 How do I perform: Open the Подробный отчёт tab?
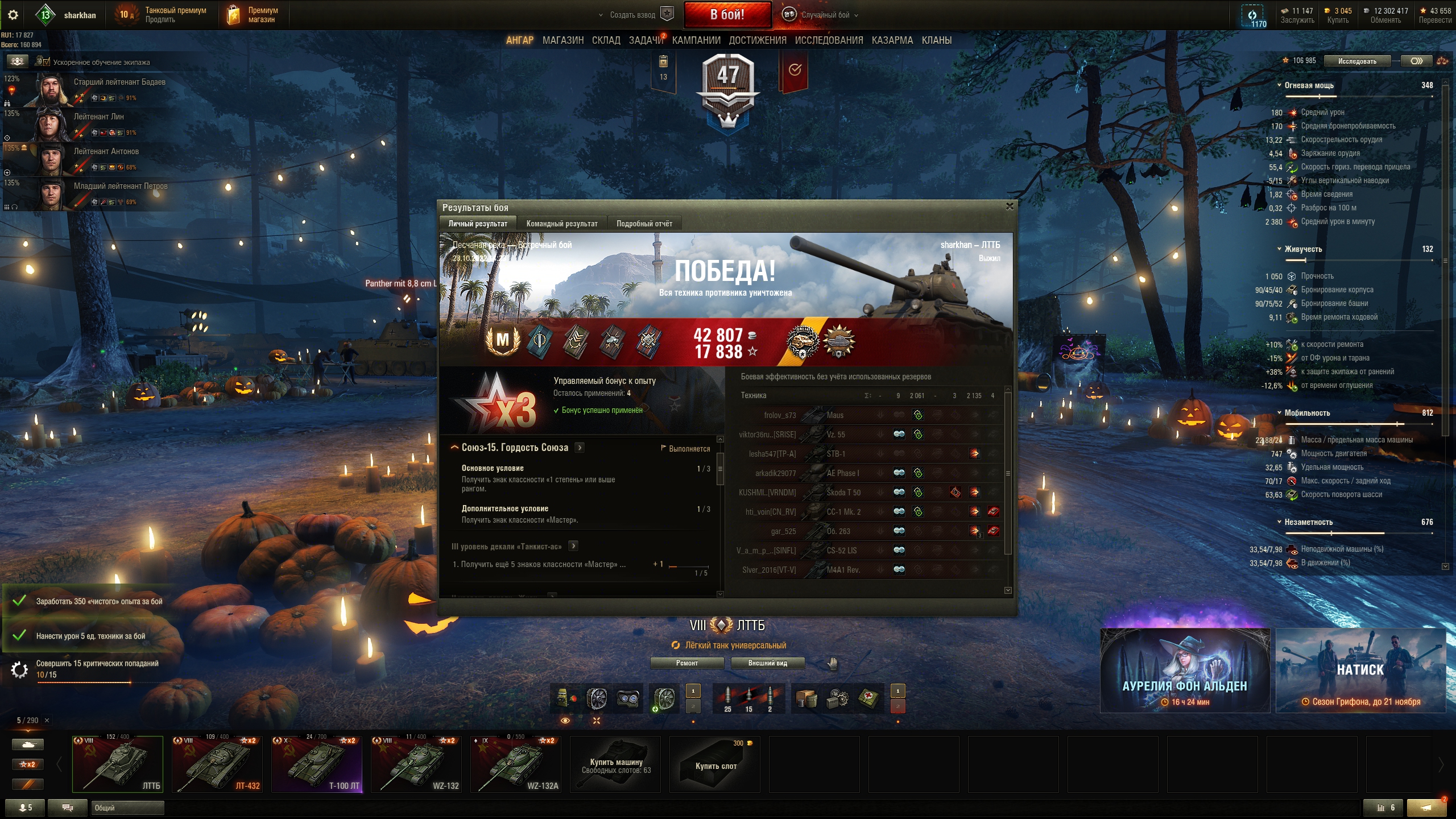point(644,224)
